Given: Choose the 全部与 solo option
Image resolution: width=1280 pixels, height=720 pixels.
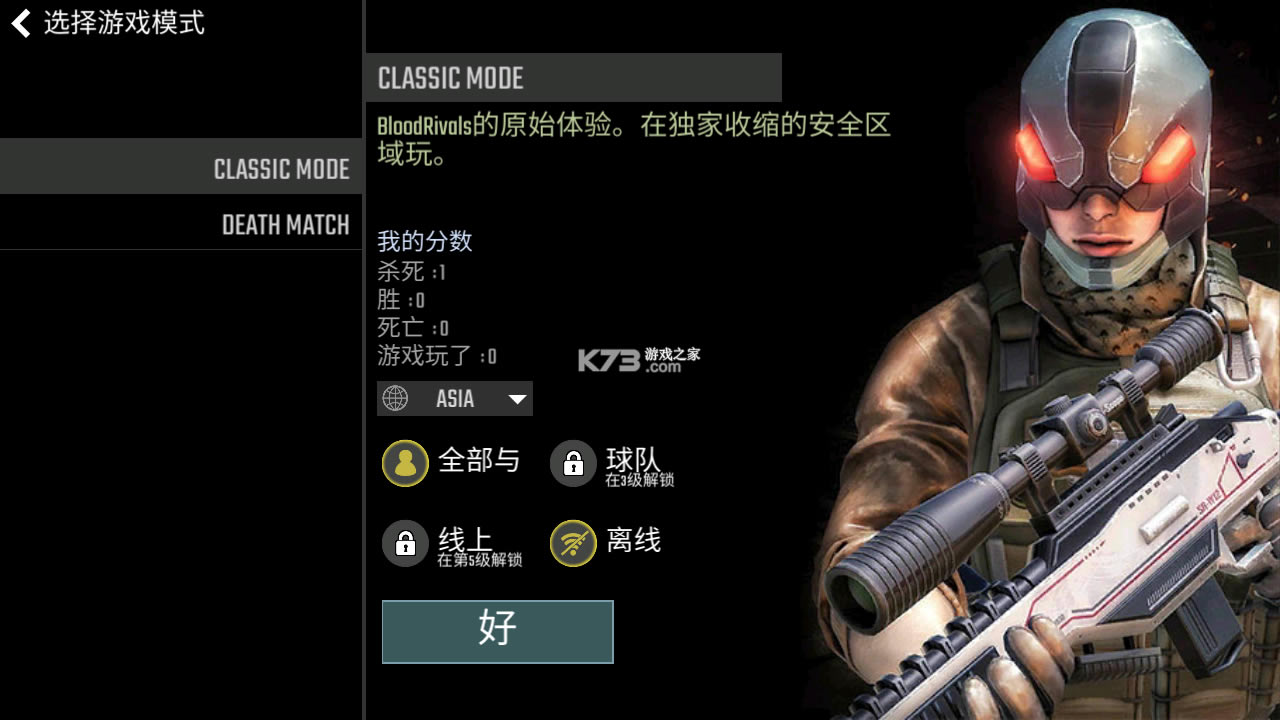Looking at the screenshot, I should (x=406, y=463).
